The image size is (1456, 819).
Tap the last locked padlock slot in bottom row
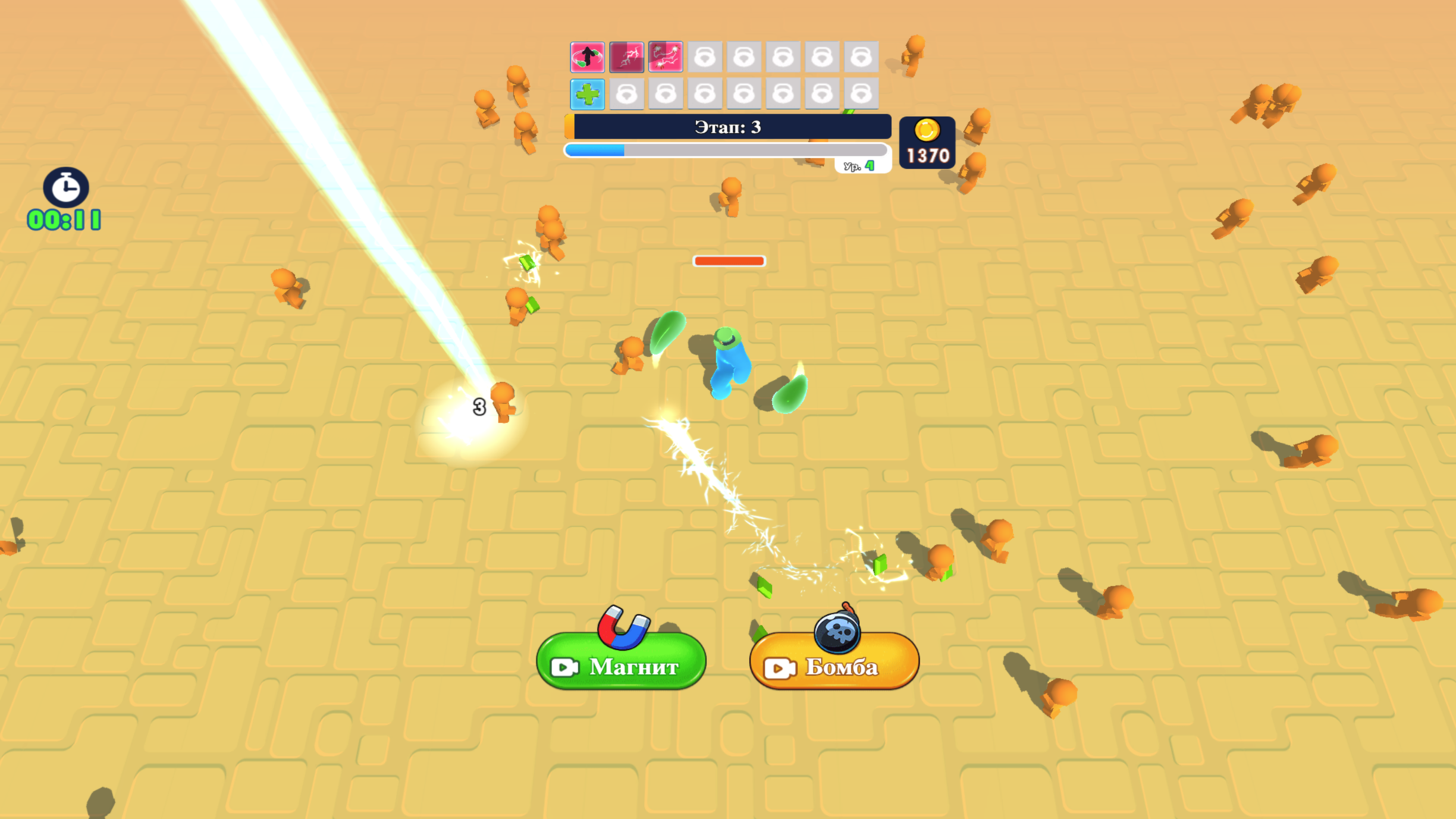tap(861, 94)
